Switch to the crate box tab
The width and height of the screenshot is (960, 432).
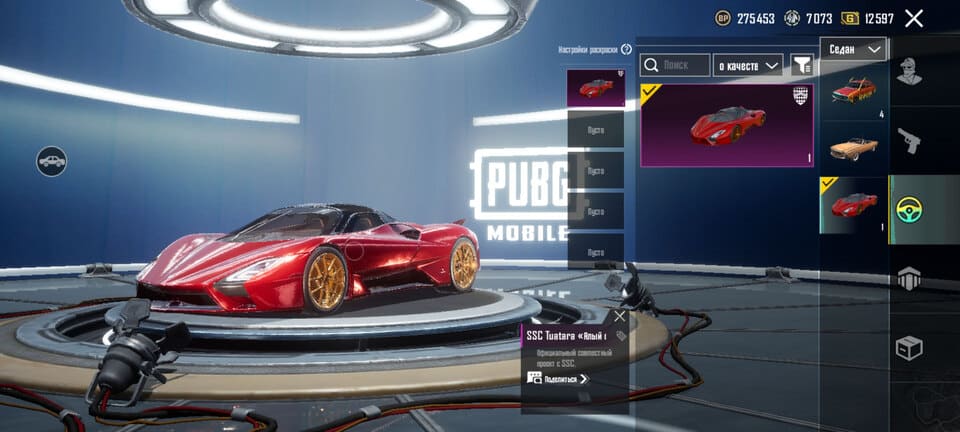pos(909,348)
